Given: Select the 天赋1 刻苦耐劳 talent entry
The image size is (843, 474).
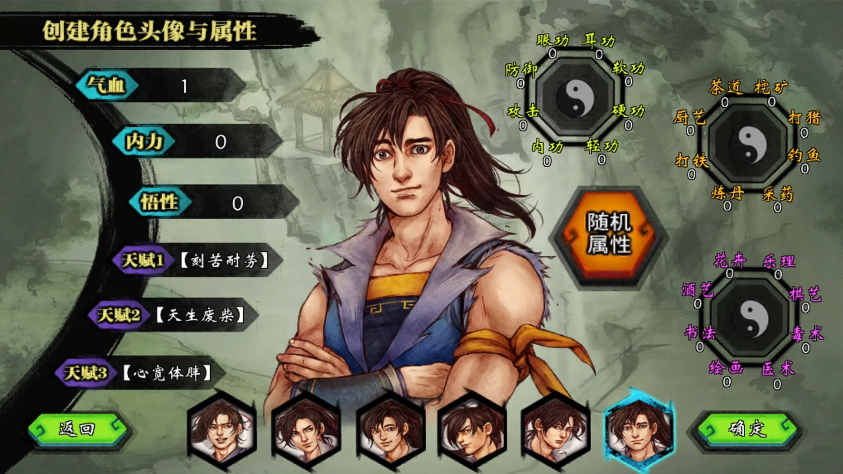Looking at the screenshot, I should tap(195, 262).
